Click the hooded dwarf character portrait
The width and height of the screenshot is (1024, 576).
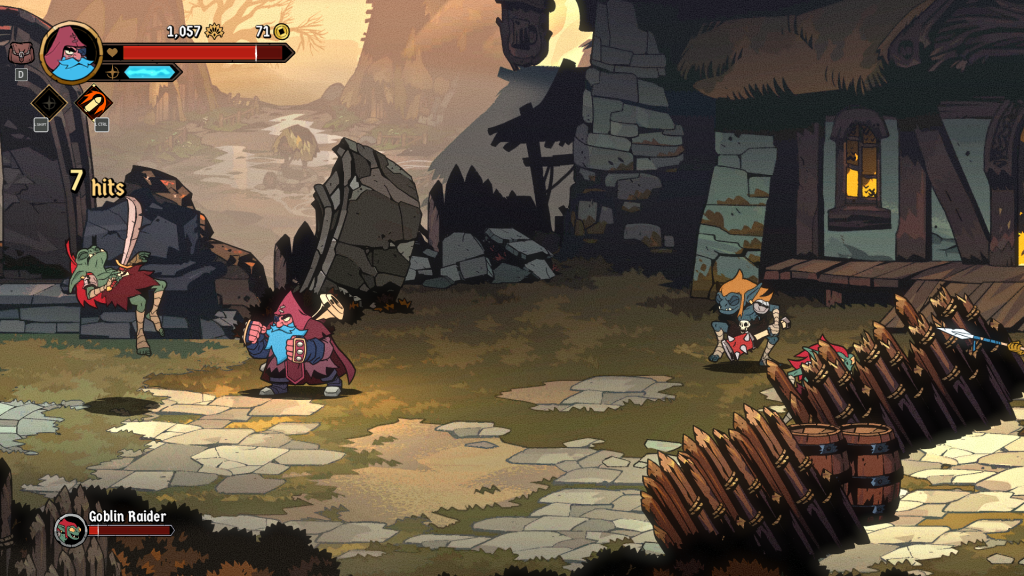point(71,51)
